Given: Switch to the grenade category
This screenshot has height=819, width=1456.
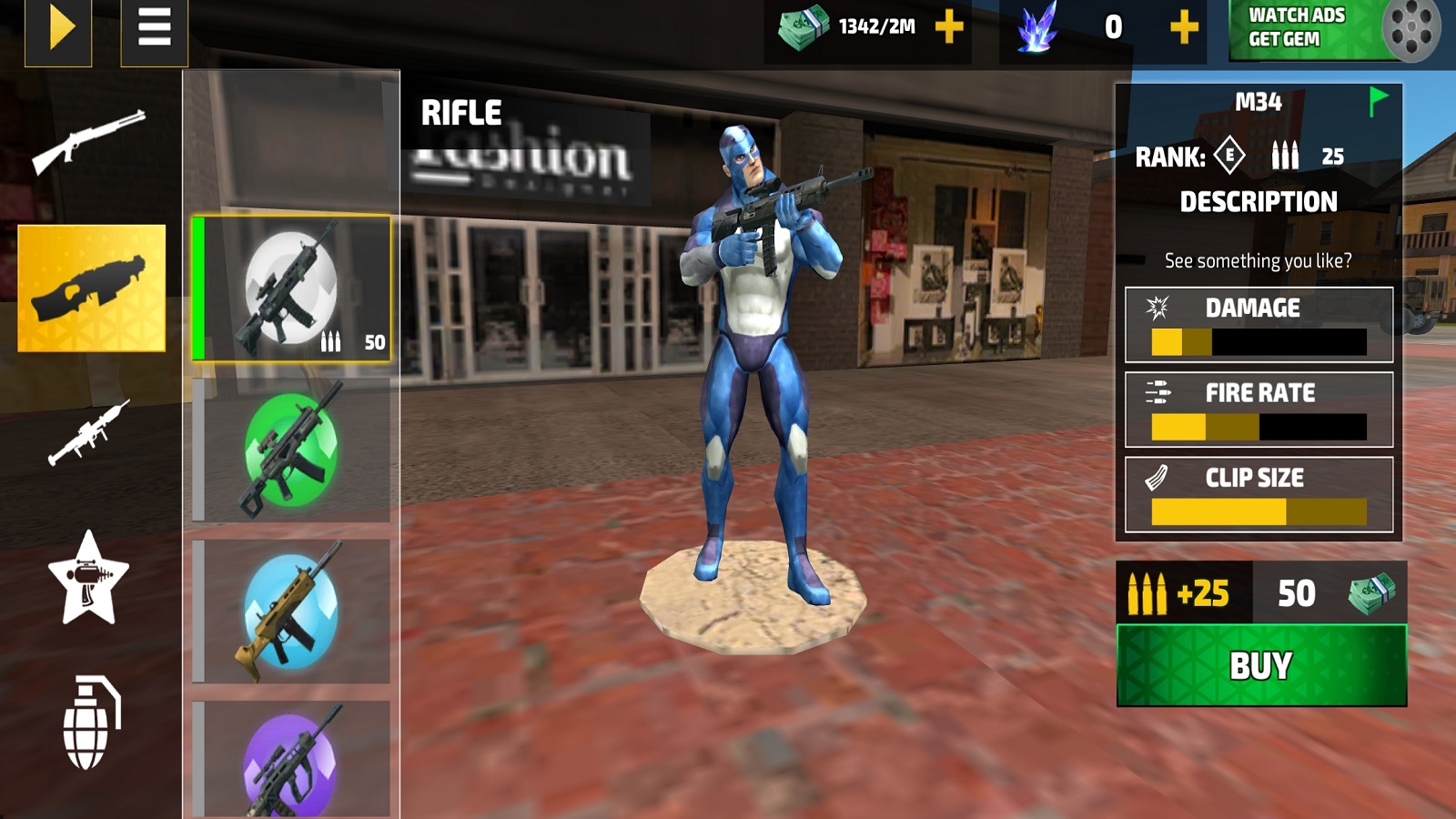Looking at the screenshot, I should click(90, 723).
